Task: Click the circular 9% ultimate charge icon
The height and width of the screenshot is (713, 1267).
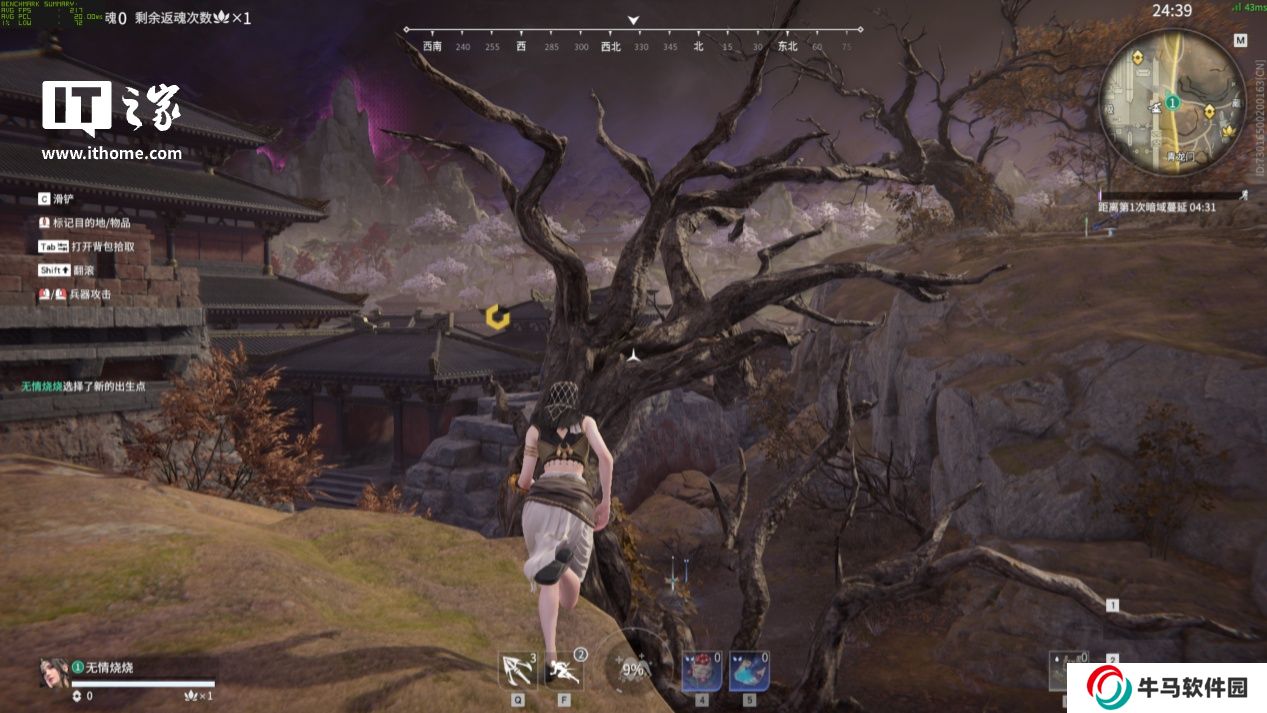Action: pos(632,670)
